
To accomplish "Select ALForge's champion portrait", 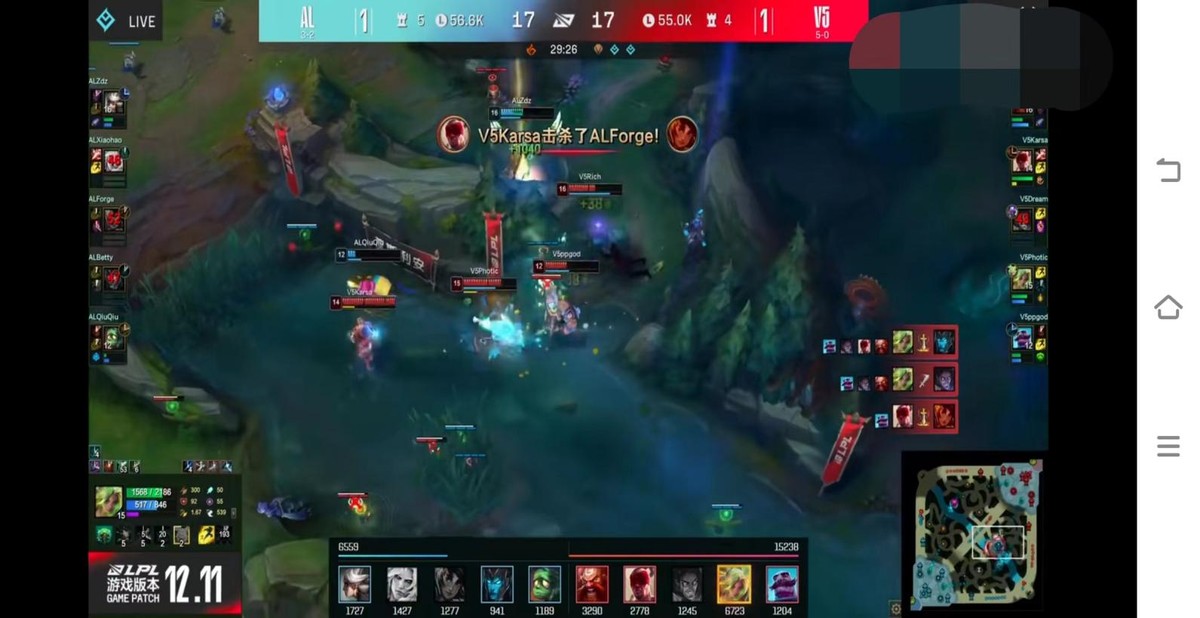I will (114, 220).
